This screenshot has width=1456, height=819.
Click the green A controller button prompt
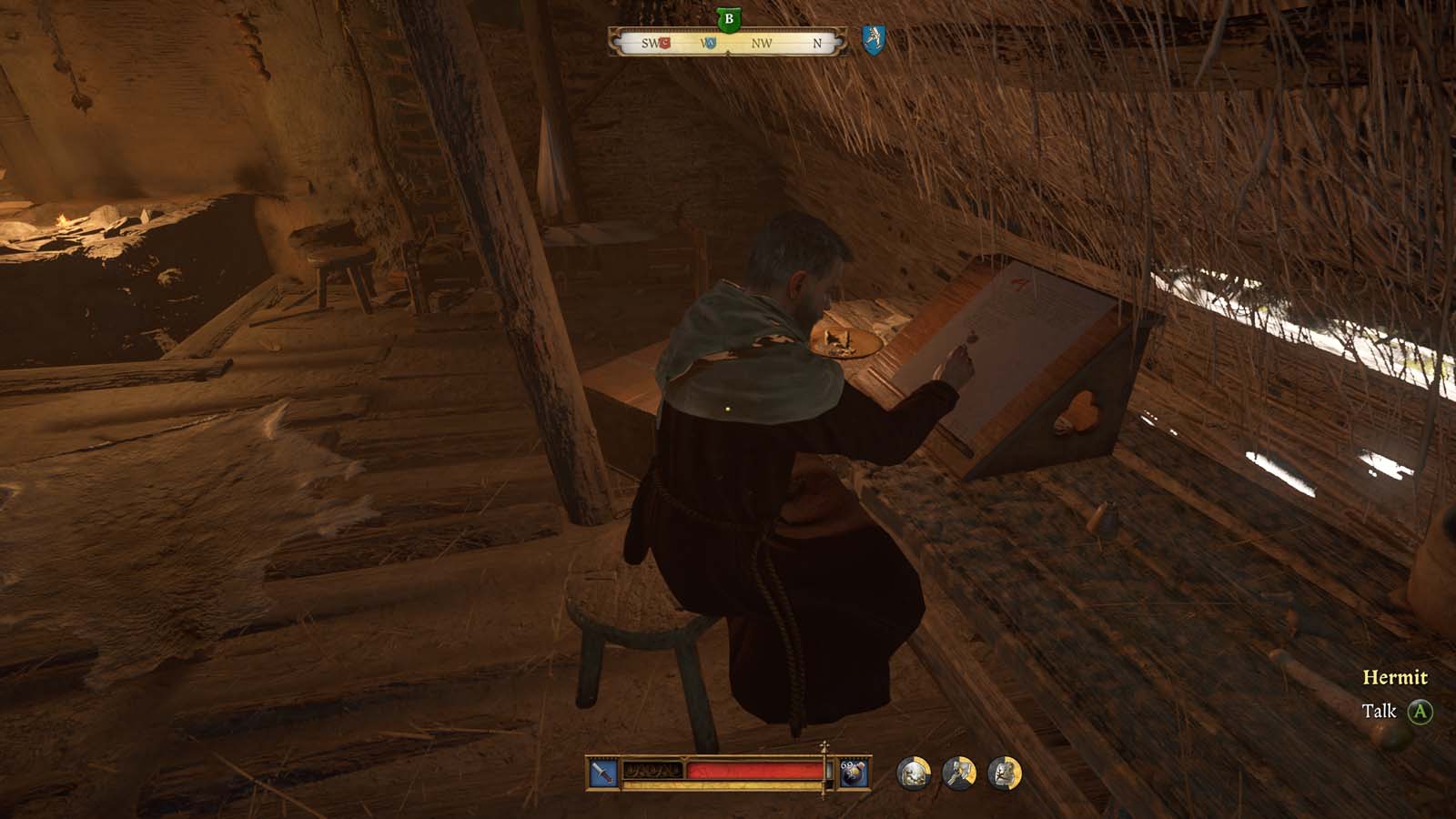point(1421,712)
